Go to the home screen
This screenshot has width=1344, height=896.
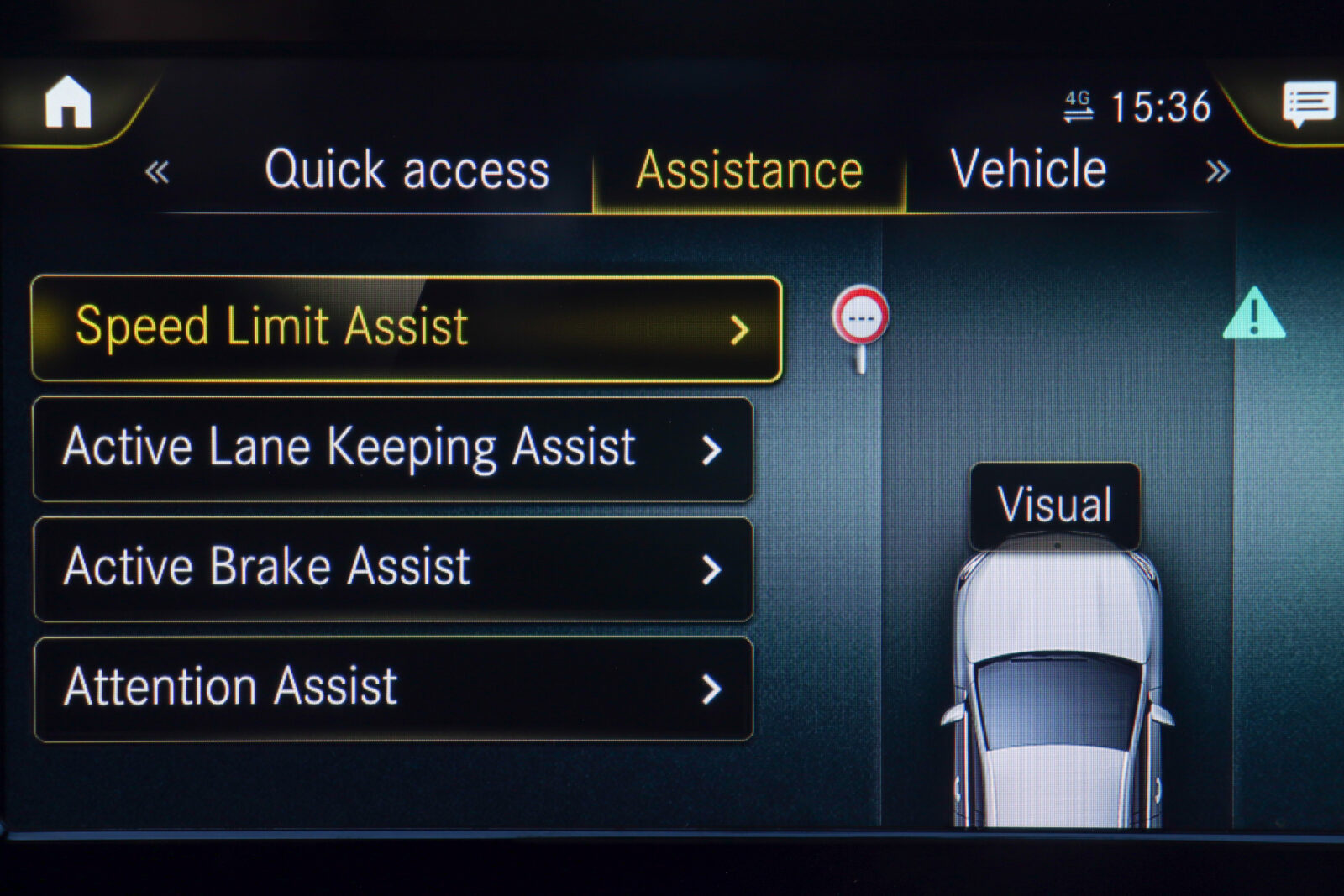68,102
